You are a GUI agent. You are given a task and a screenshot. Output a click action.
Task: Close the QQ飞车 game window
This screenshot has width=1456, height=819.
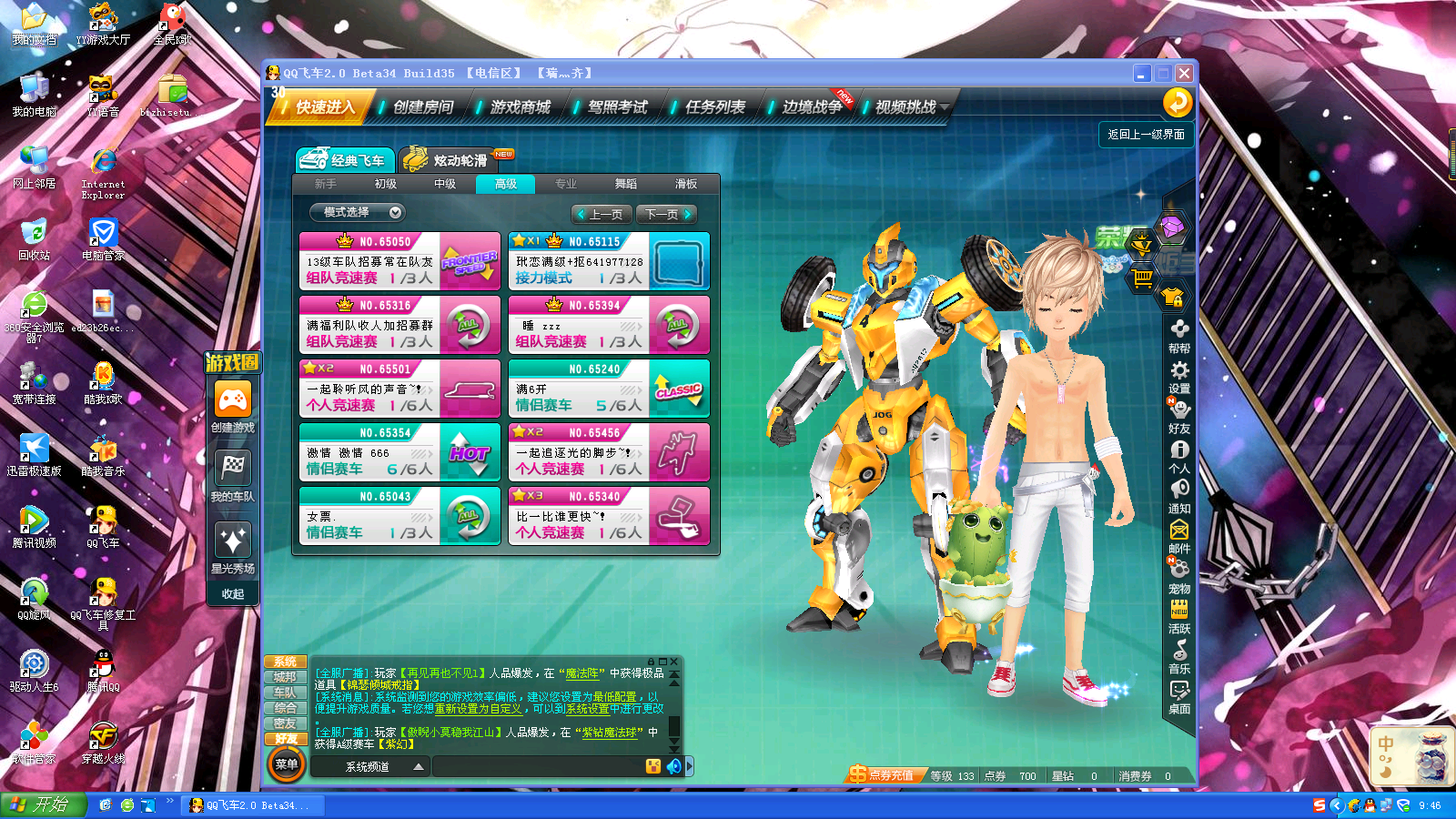coord(1184,74)
